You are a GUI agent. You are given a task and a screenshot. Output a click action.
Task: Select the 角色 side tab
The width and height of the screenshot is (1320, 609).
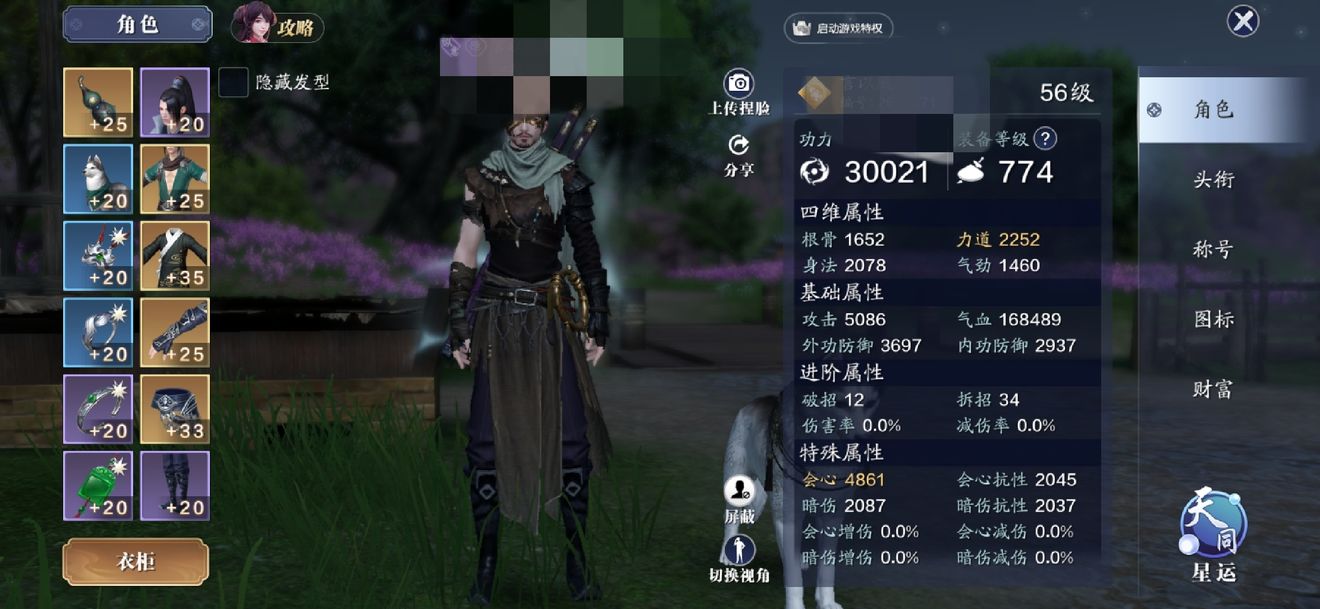tap(1213, 110)
